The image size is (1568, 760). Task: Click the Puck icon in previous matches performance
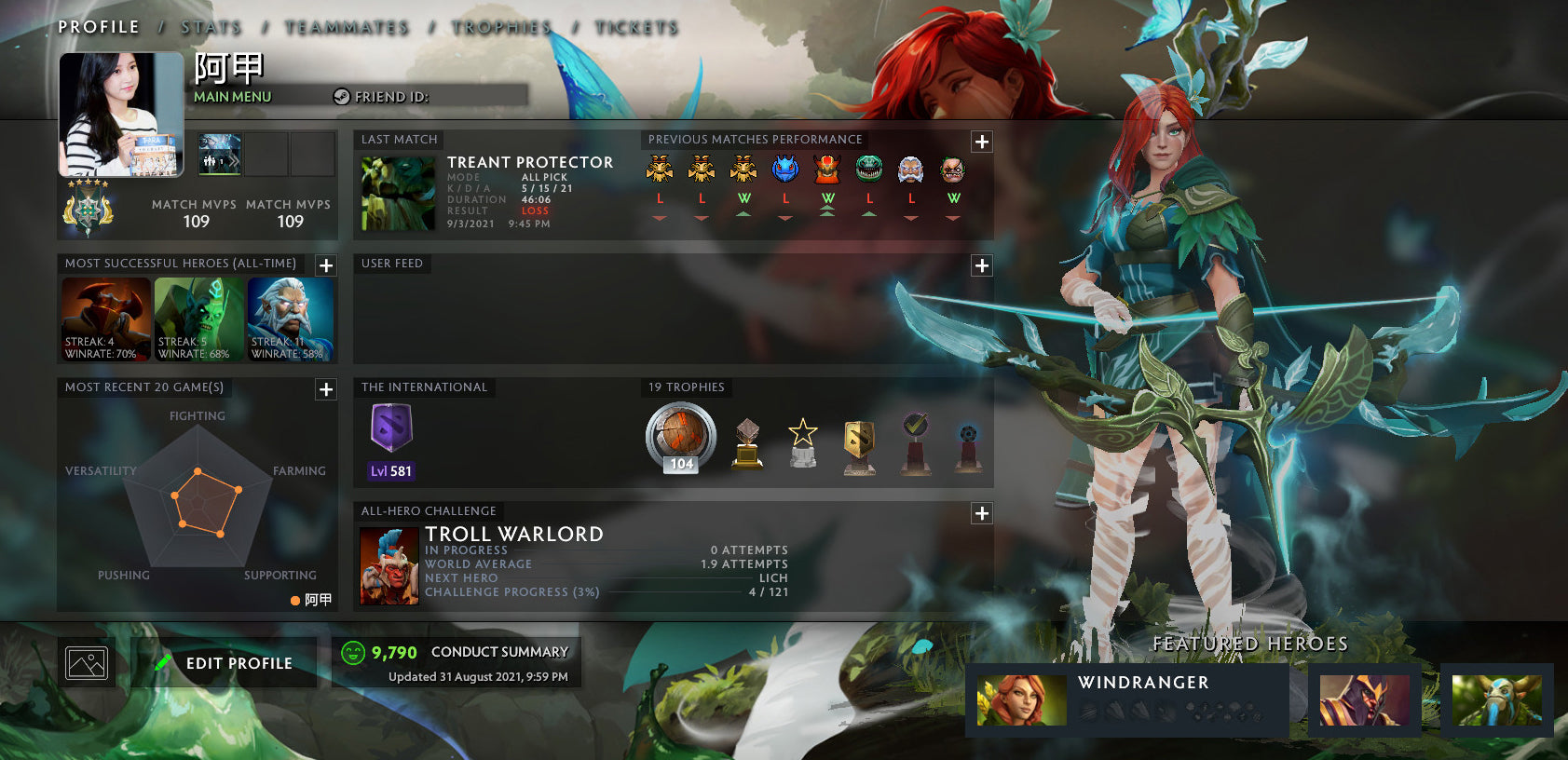(x=785, y=171)
